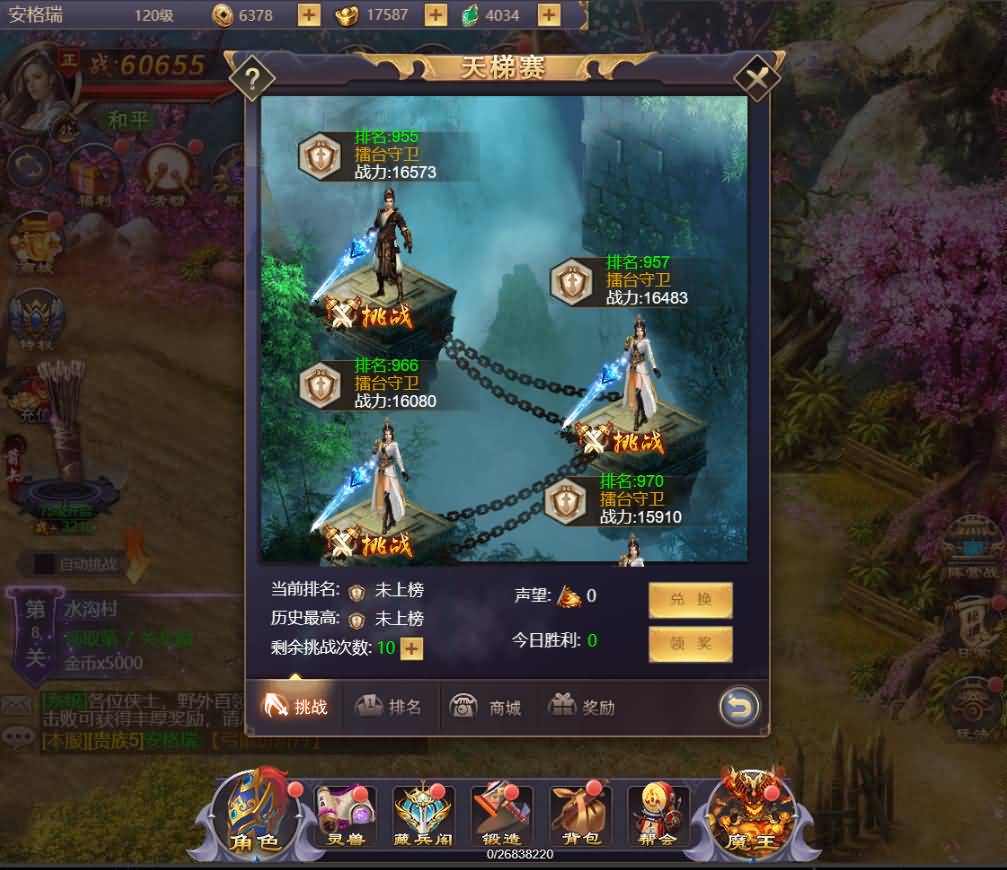Screen dimensions: 1007x870
Task: Show the 奖励 rewards tab
Action: [582, 707]
